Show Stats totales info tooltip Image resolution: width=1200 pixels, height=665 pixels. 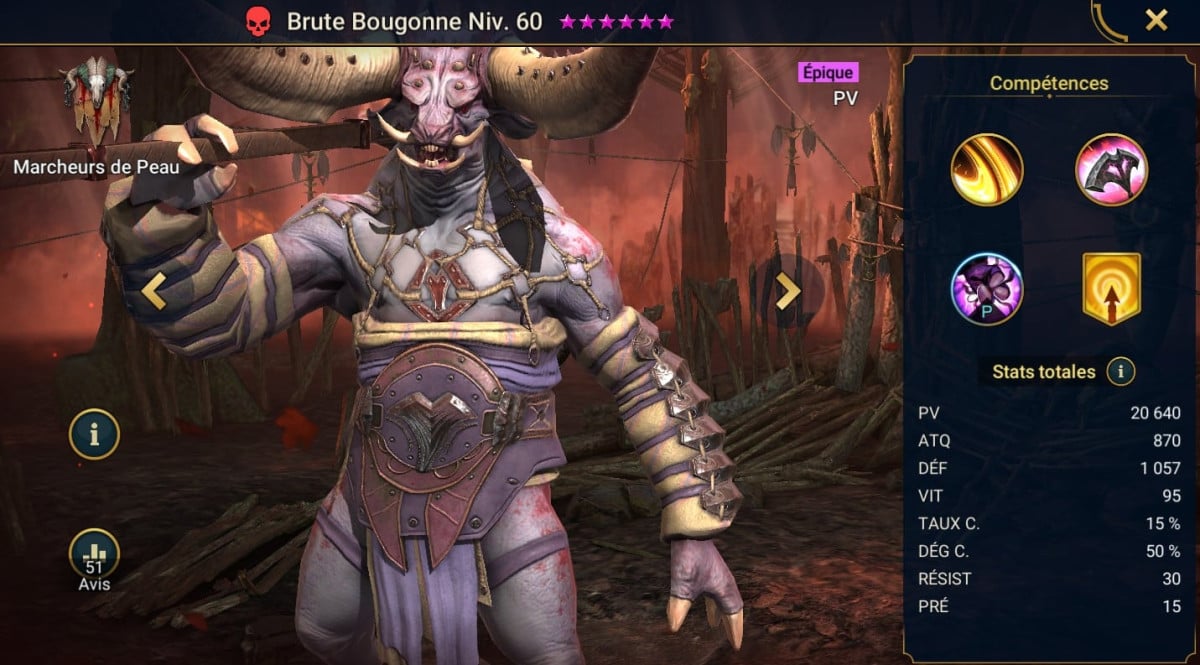click(1121, 372)
